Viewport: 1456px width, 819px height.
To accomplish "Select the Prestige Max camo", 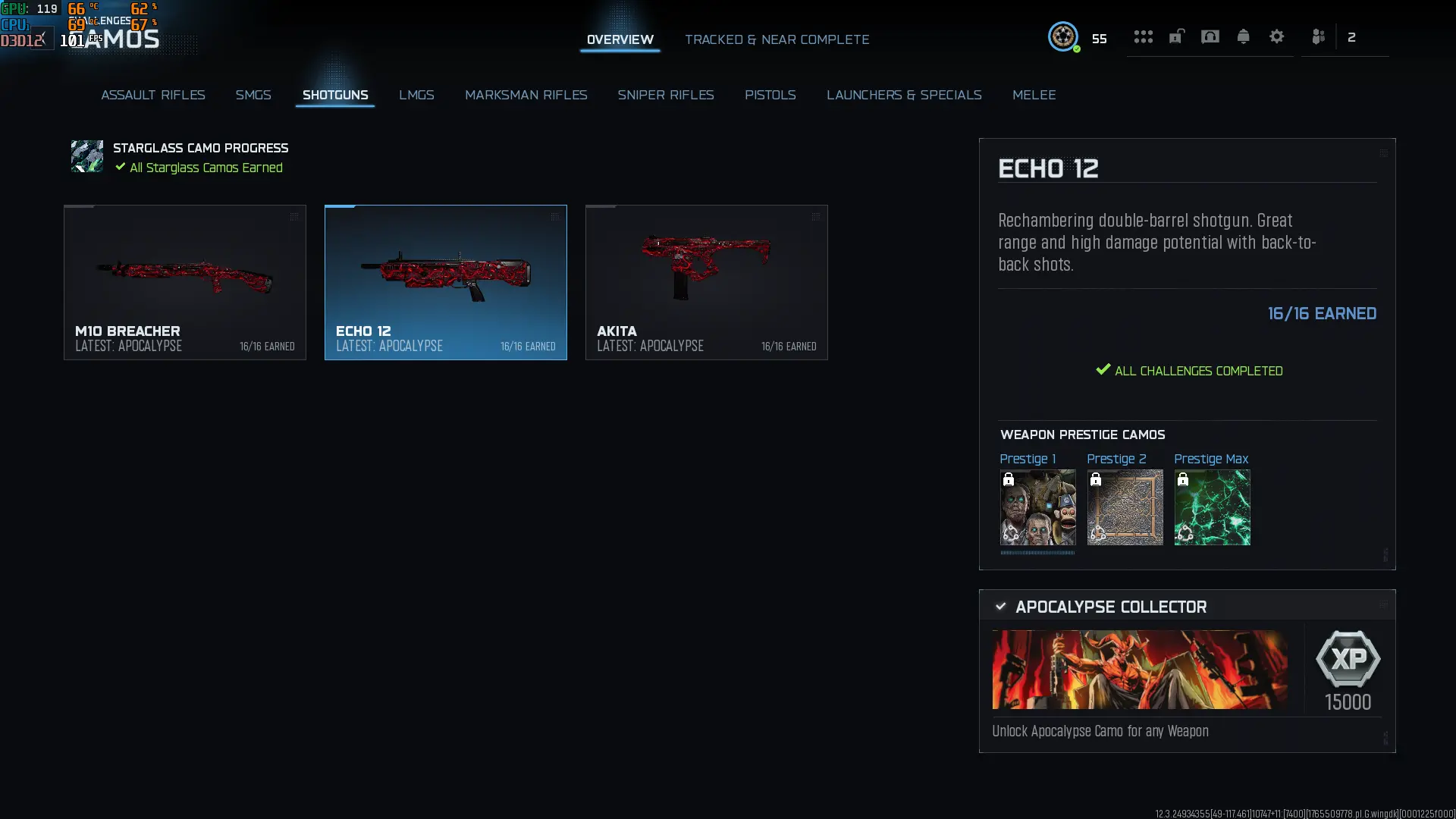I will 1211,507.
